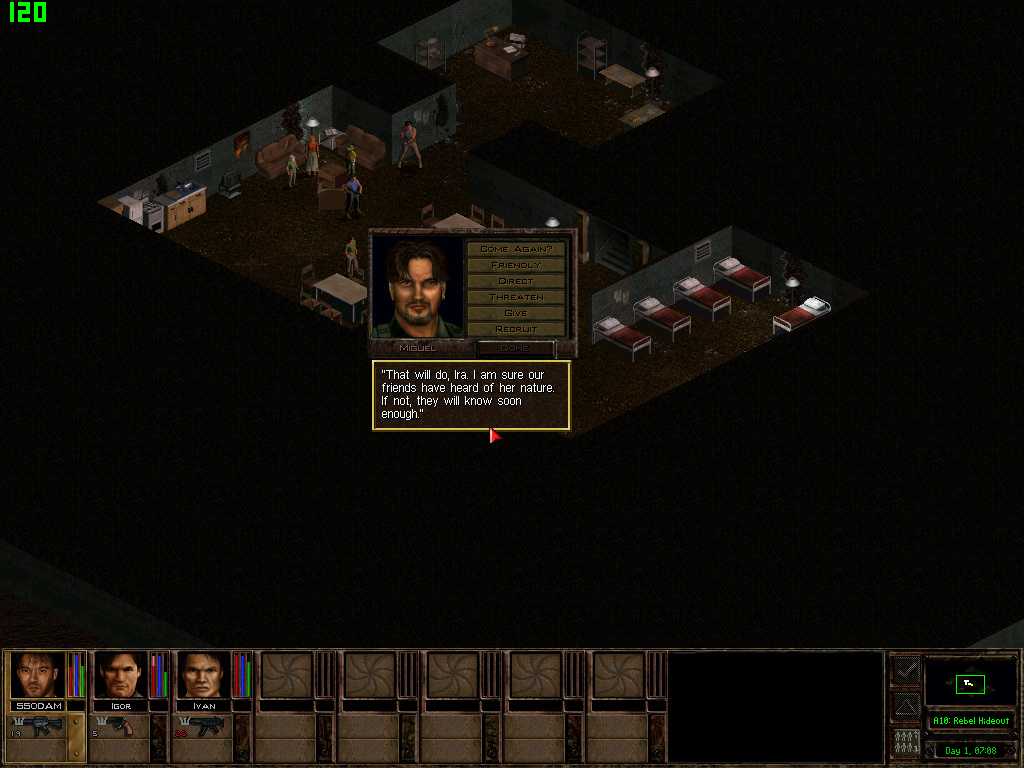1024x768 pixels.
Task: Close the conversation with the Done button
Action: click(x=515, y=348)
